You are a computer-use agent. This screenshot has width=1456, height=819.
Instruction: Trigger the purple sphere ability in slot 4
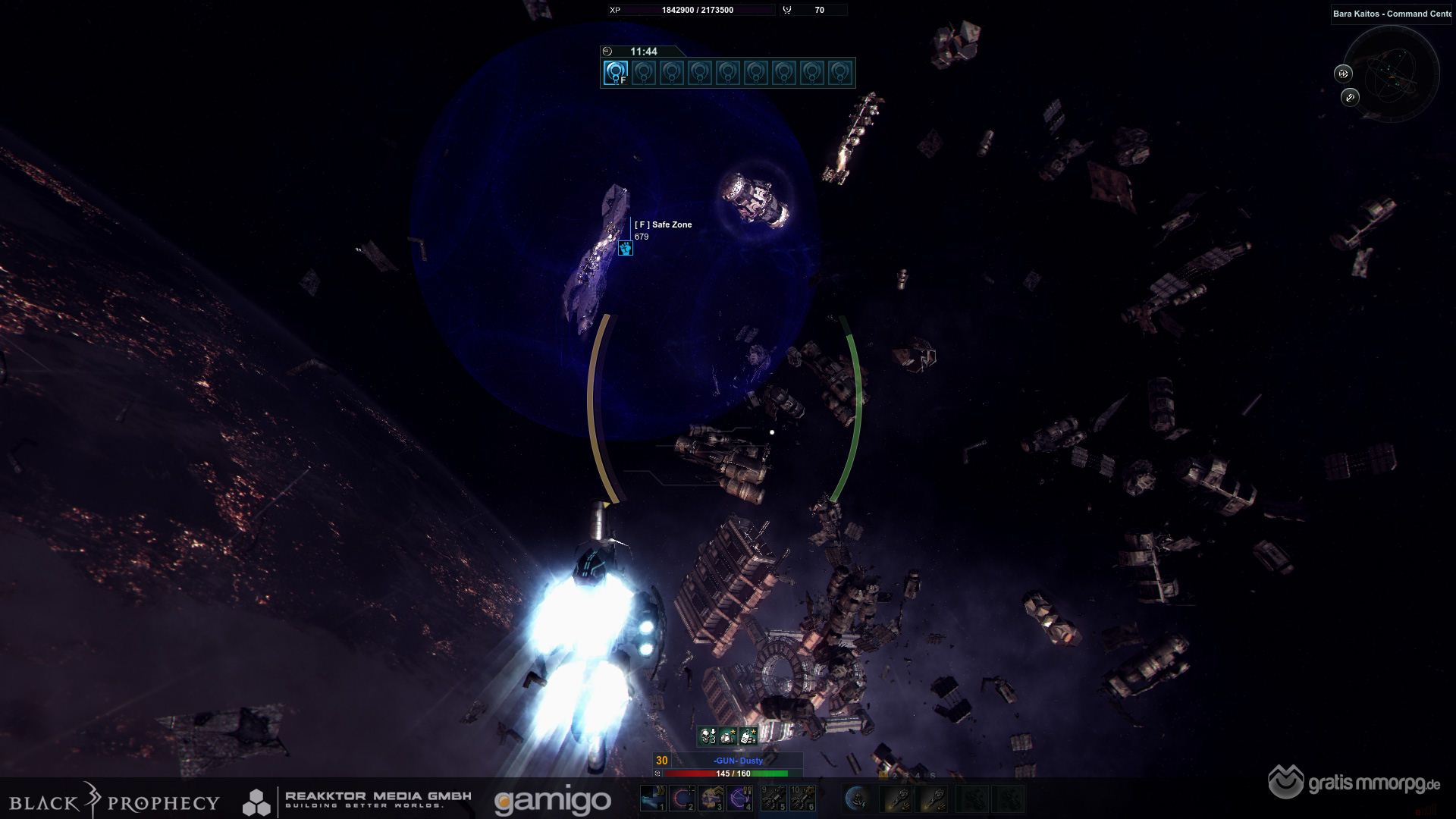pyautogui.click(x=739, y=798)
